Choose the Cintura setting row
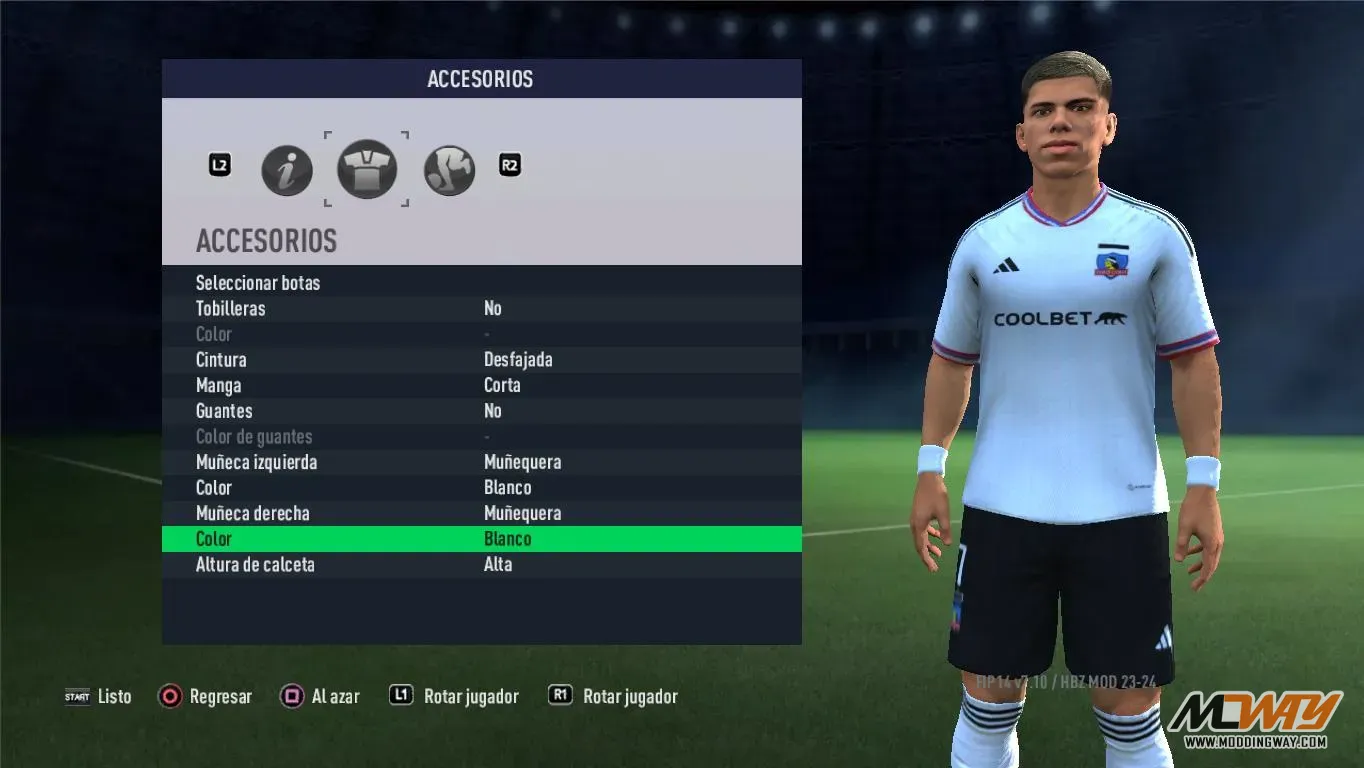The image size is (1364, 768). coord(221,360)
